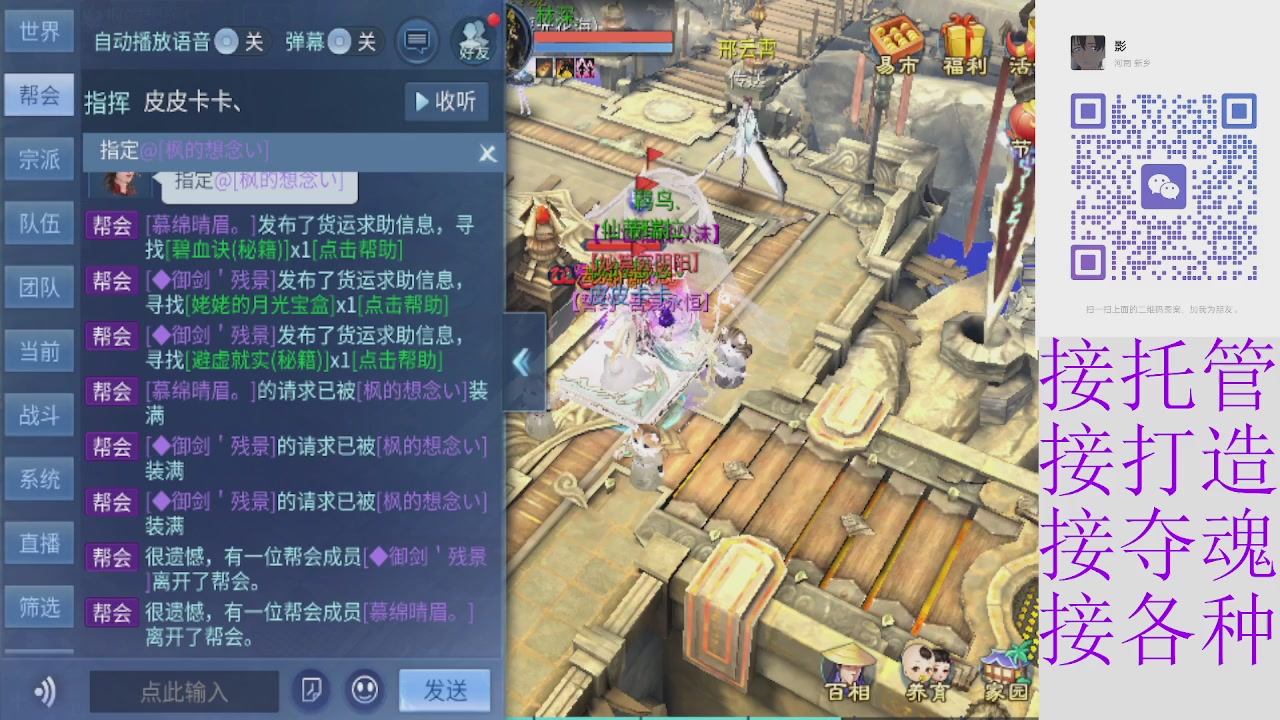Enable 收听 to listen to commander voice
Viewport: 1280px width, 720px height.
click(x=446, y=101)
